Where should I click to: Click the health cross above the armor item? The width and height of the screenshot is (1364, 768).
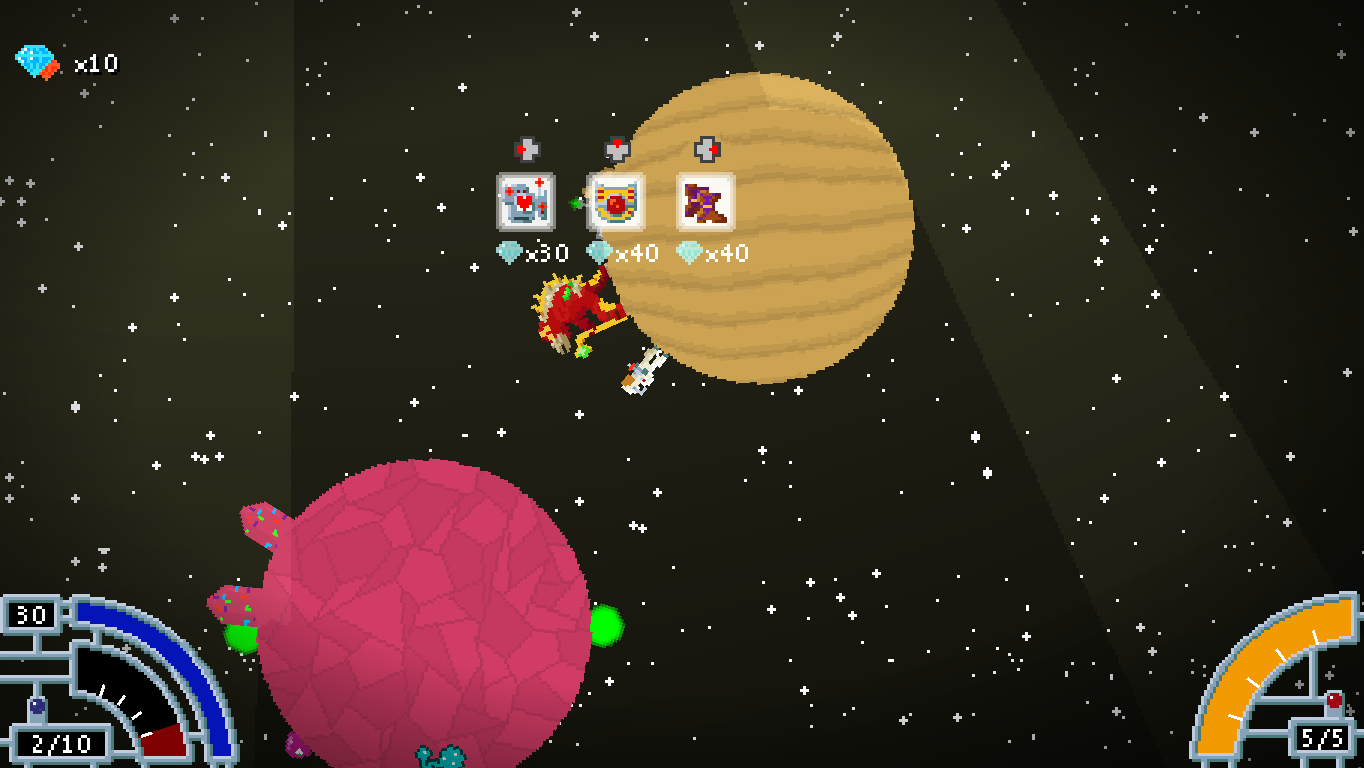(x=527, y=150)
